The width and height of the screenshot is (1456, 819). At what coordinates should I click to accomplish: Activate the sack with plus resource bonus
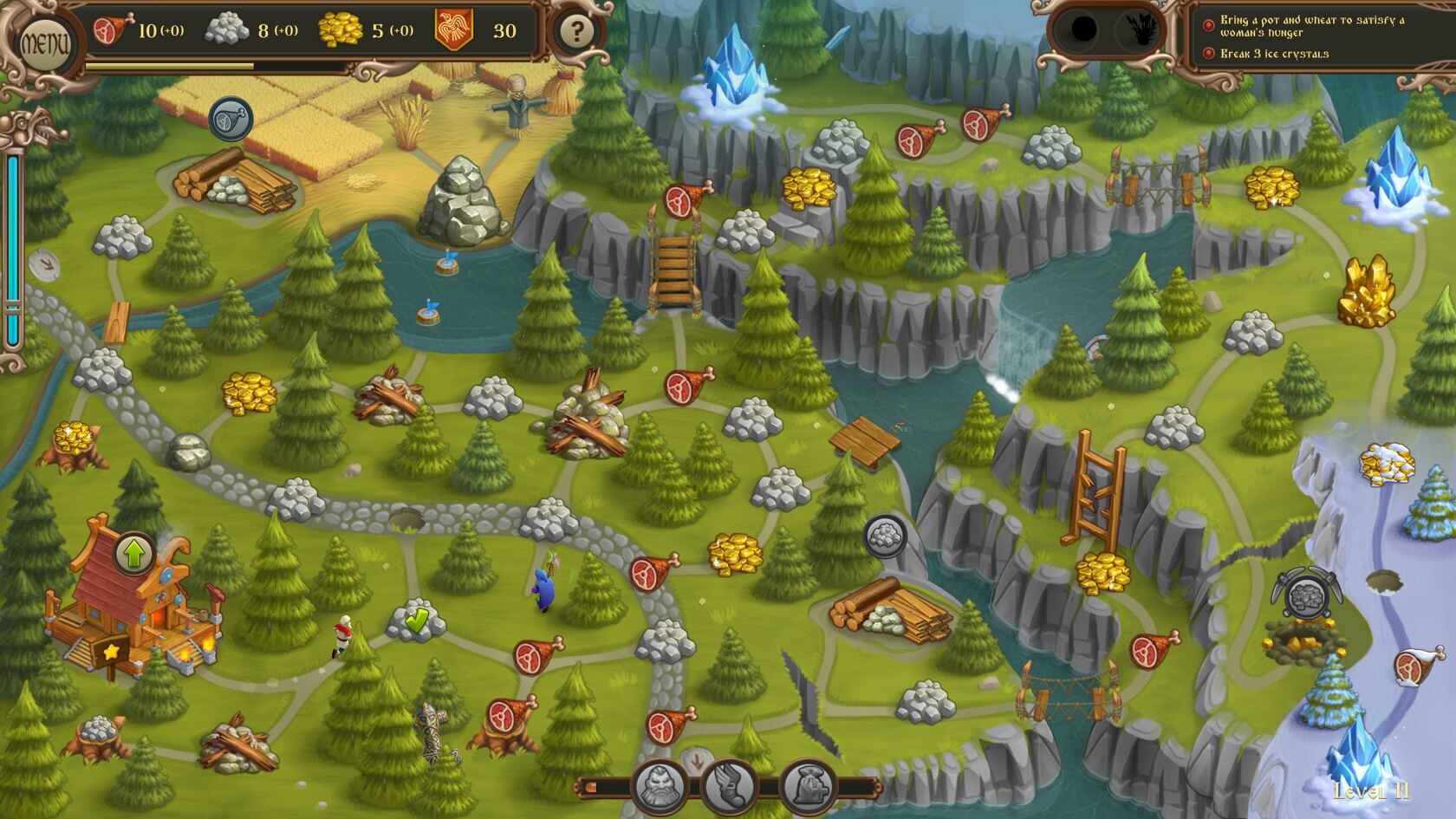[x=809, y=786]
